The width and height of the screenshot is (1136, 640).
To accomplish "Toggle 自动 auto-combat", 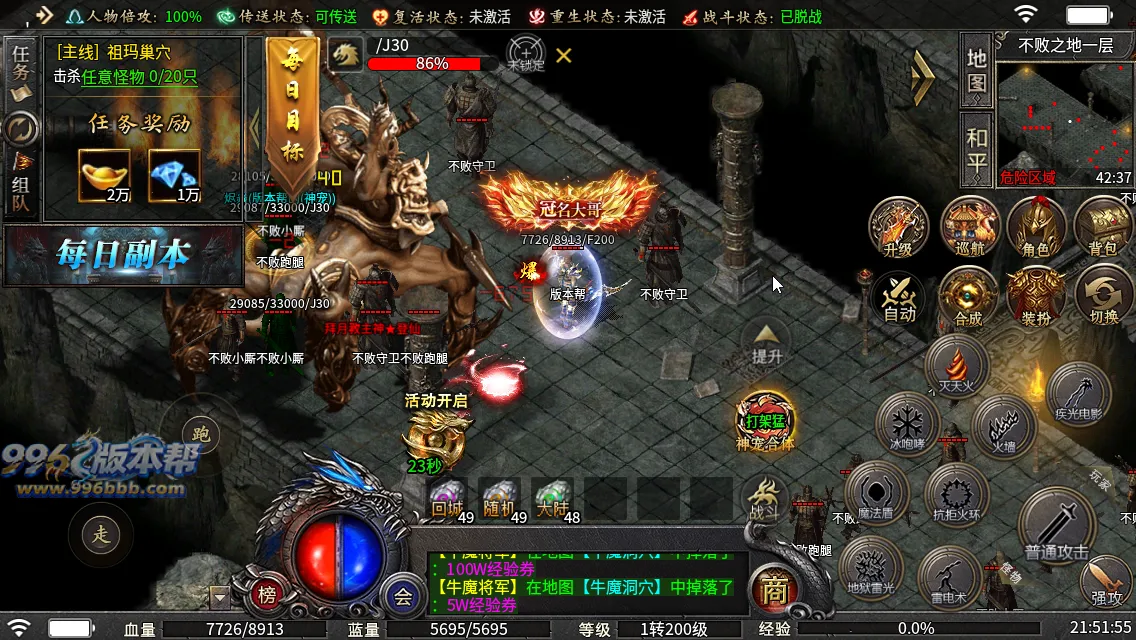I will point(899,298).
